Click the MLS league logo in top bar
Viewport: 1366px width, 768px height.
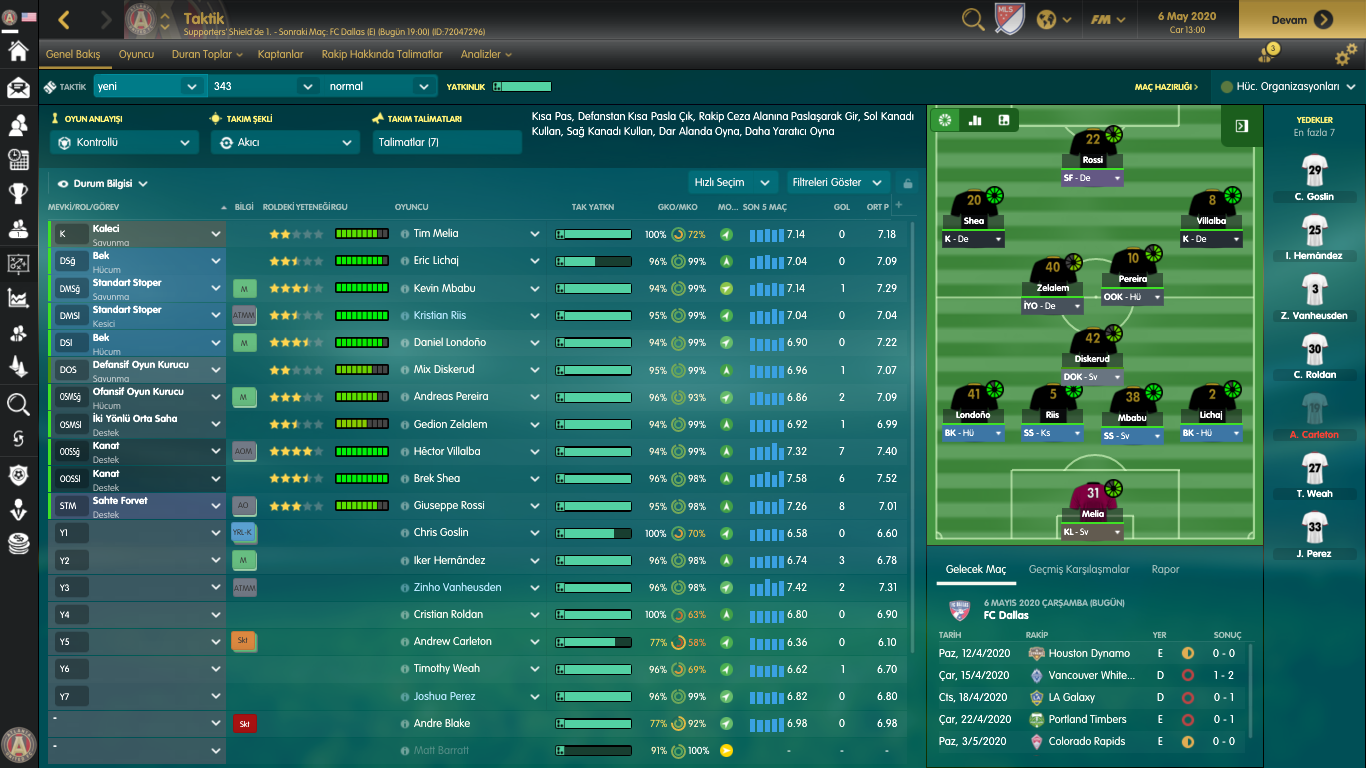pos(1010,17)
